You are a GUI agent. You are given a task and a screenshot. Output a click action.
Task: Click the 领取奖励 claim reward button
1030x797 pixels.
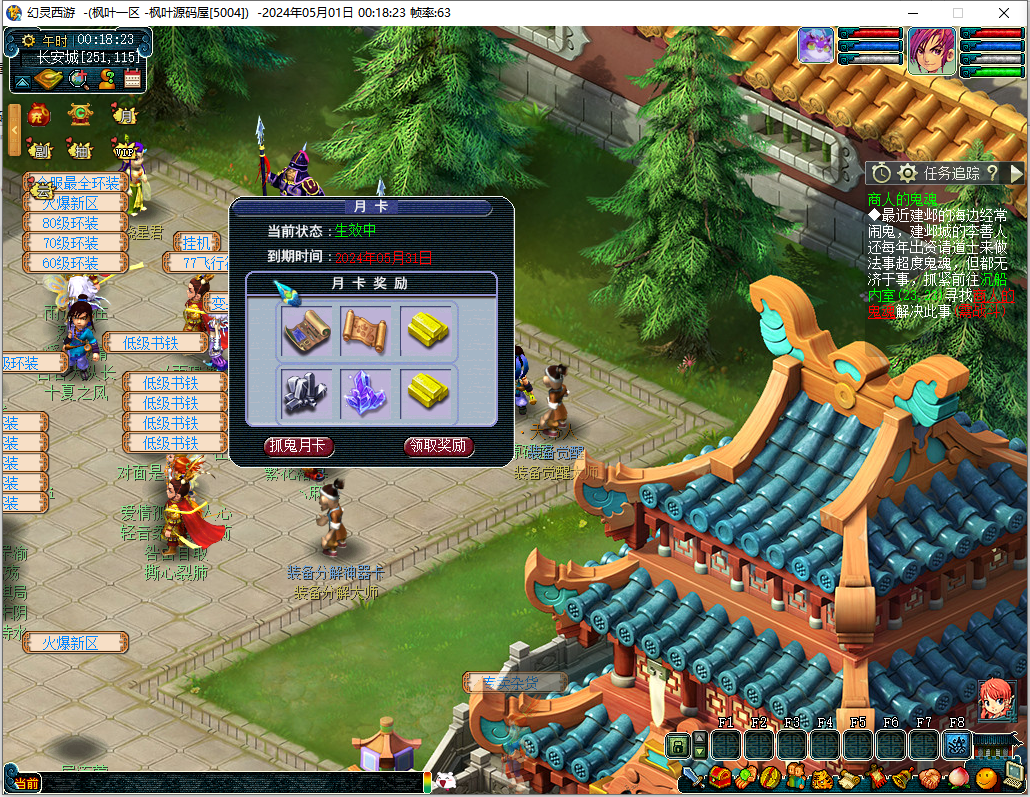click(x=439, y=447)
